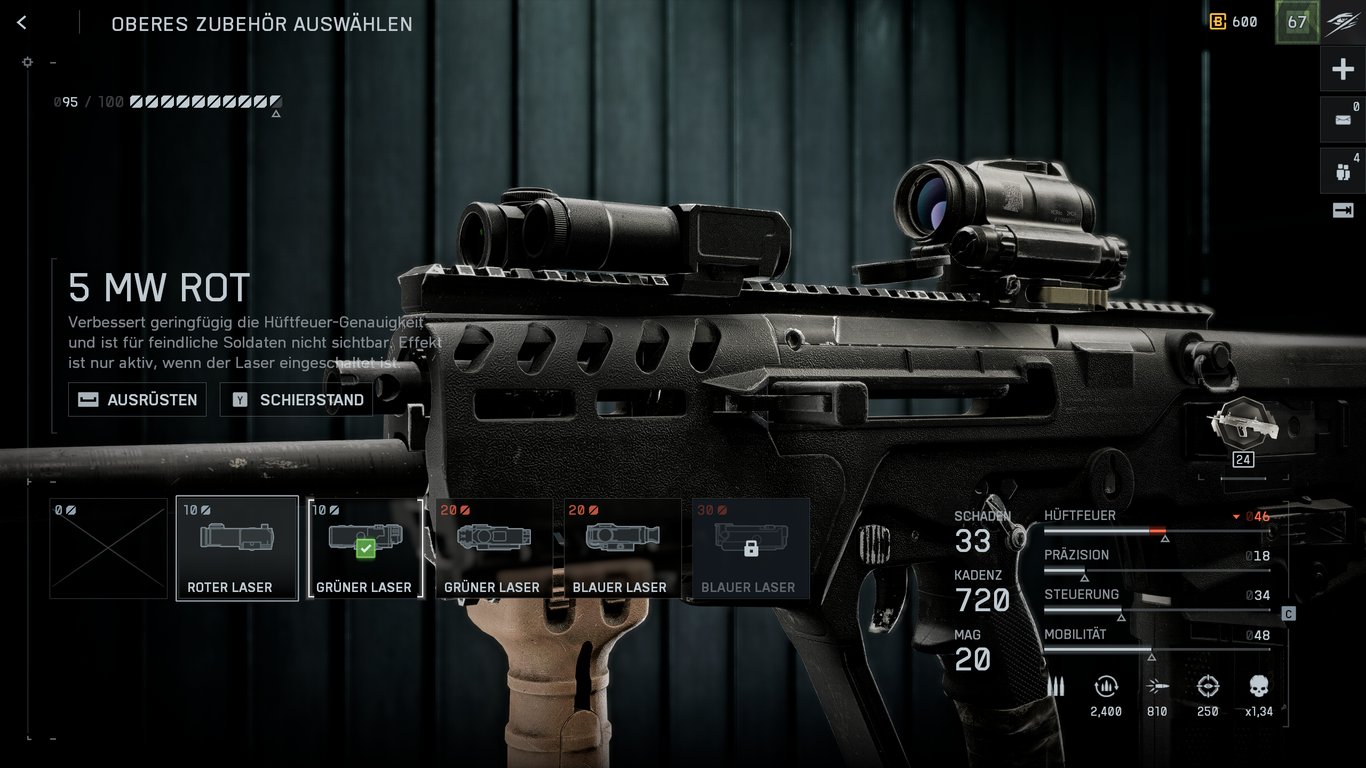Open the level 67 player badge
This screenshot has width=1366, height=768.
tap(1297, 22)
